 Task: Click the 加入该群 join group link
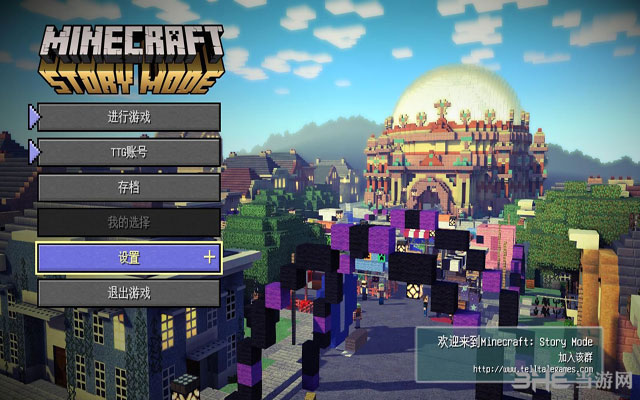pos(579,356)
